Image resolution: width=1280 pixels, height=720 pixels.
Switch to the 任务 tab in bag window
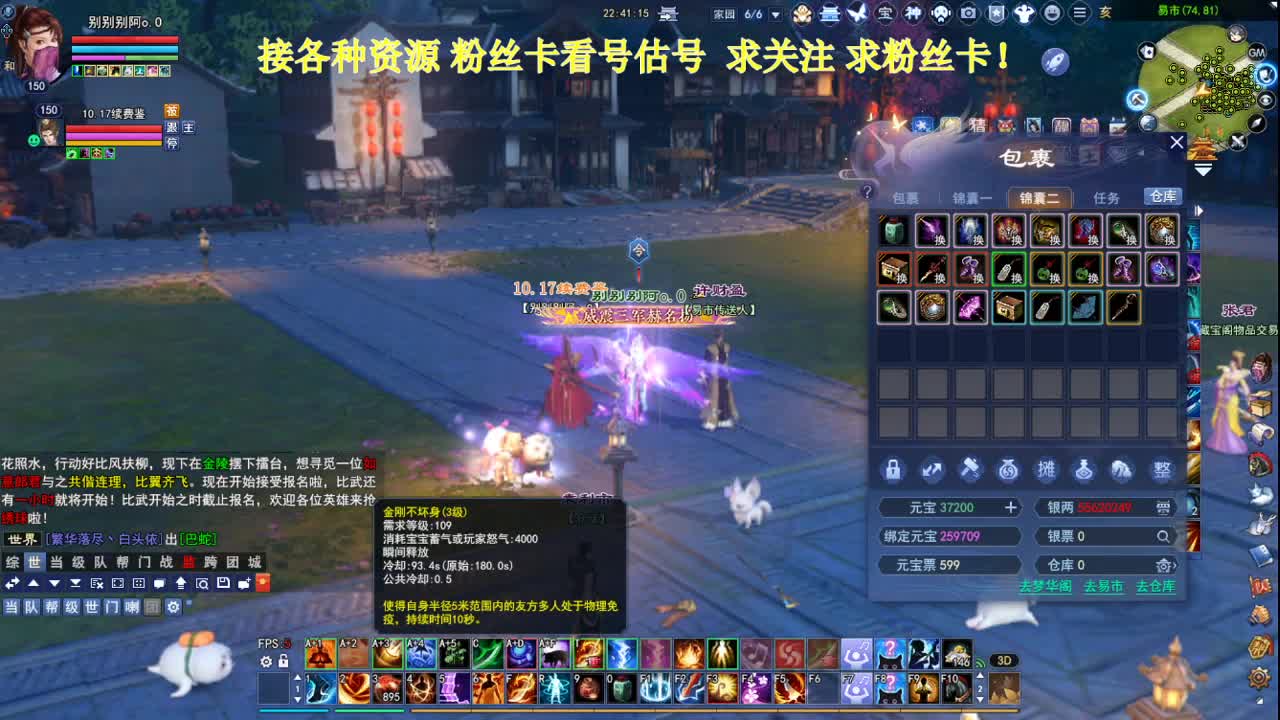click(1106, 197)
